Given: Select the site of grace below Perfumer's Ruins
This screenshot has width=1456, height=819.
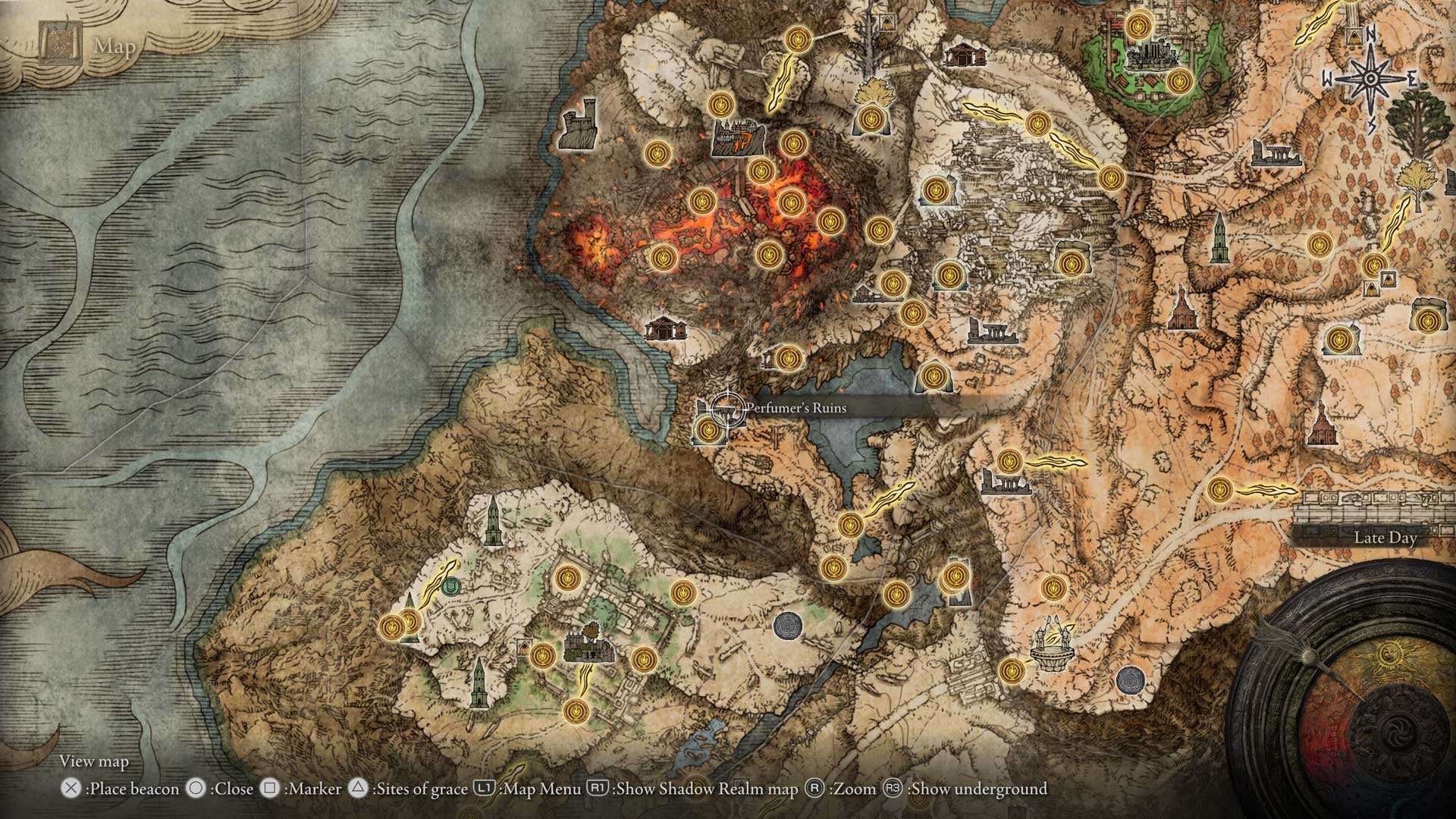Looking at the screenshot, I should pos(709,431).
